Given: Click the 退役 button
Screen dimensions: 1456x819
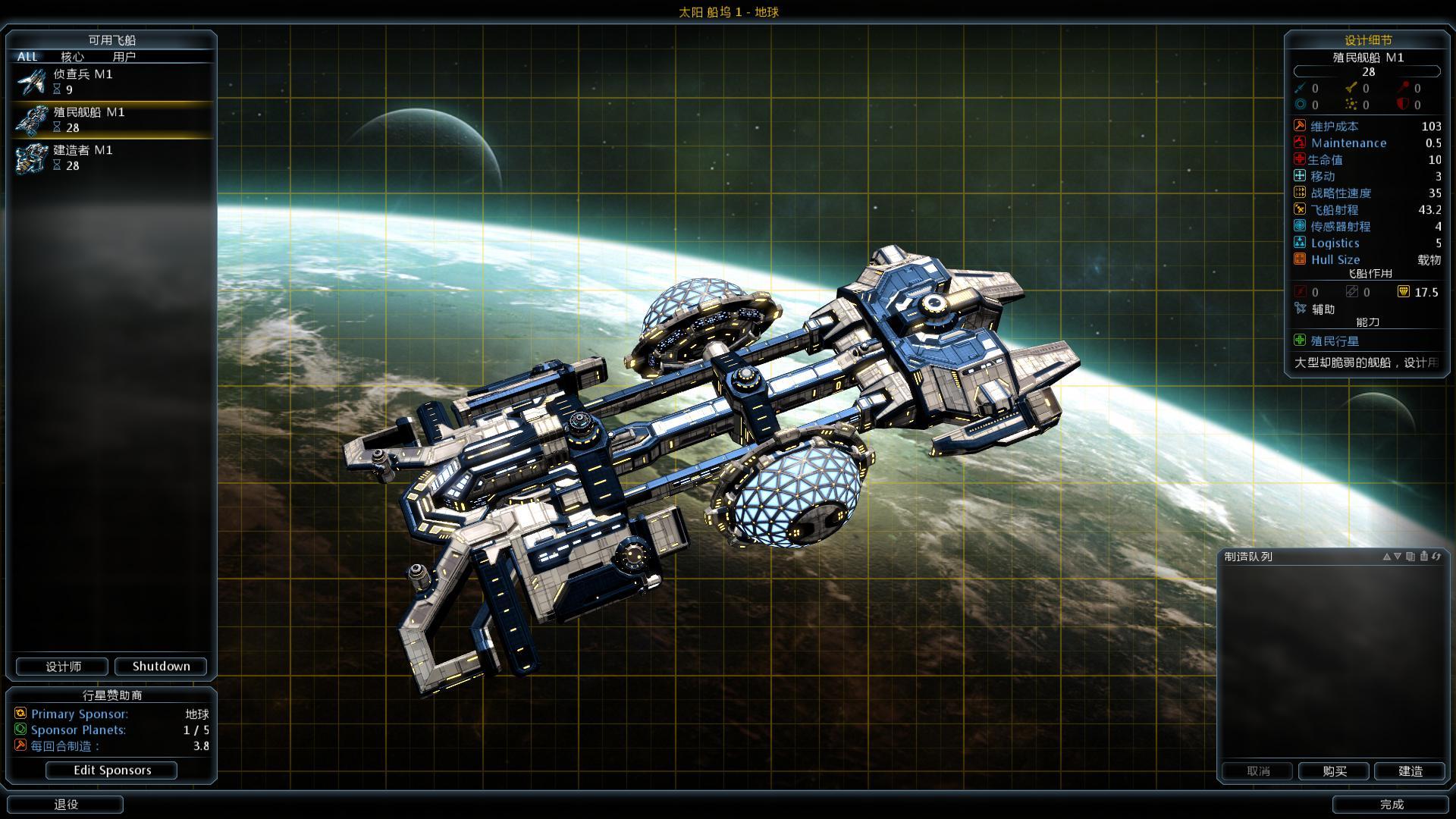Looking at the screenshot, I should click(66, 804).
